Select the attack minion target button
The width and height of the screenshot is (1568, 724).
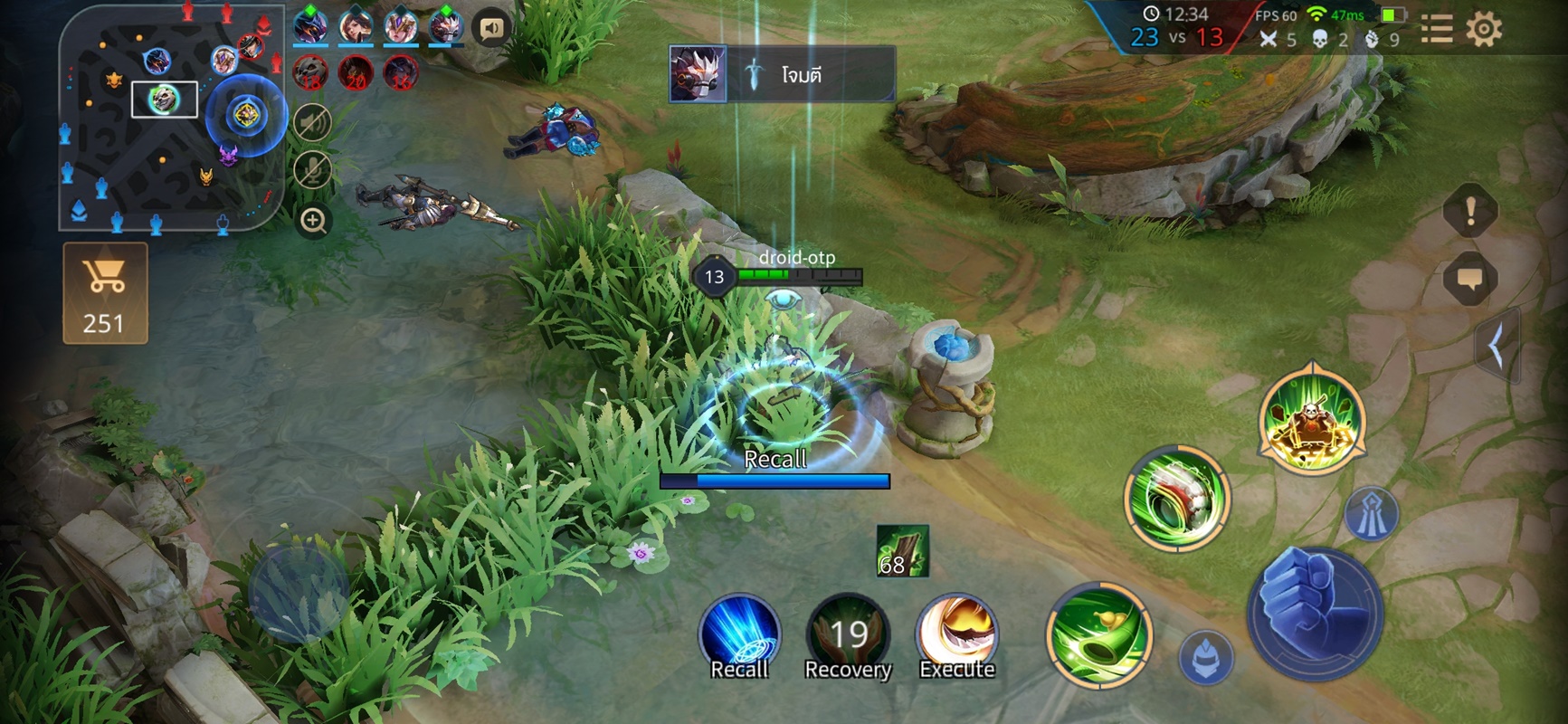[1206, 656]
